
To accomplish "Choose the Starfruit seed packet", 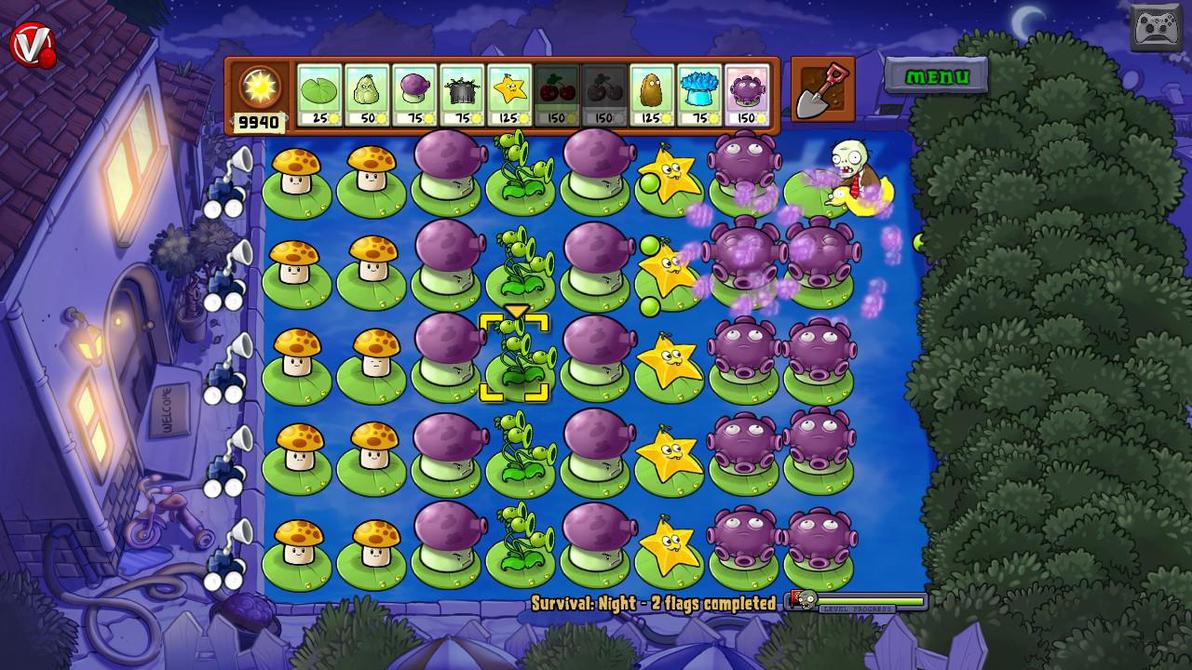I will 509,95.
